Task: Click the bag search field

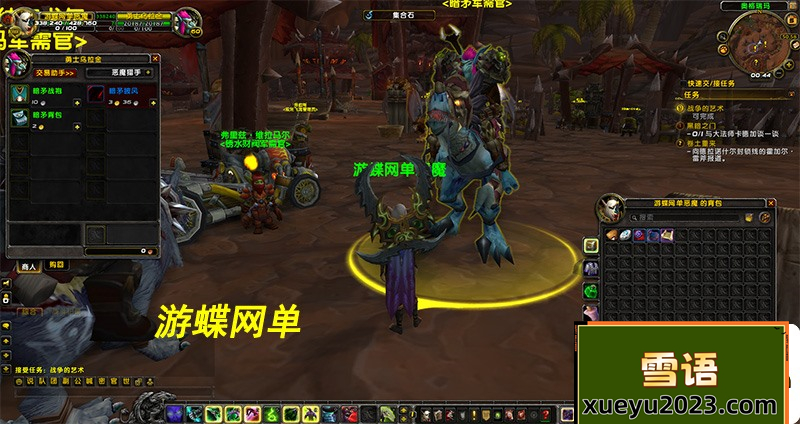Action: pos(680,217)
